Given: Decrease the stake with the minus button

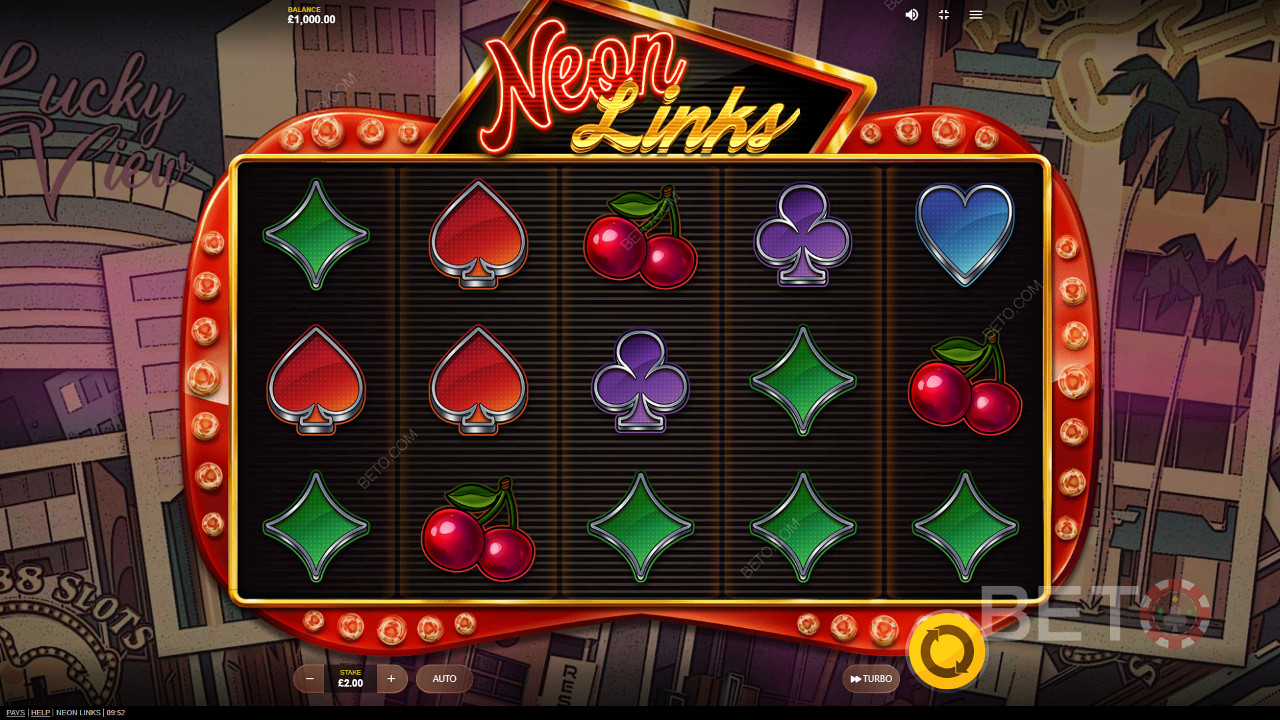Looking at the screenshot, I should [310, 679].
